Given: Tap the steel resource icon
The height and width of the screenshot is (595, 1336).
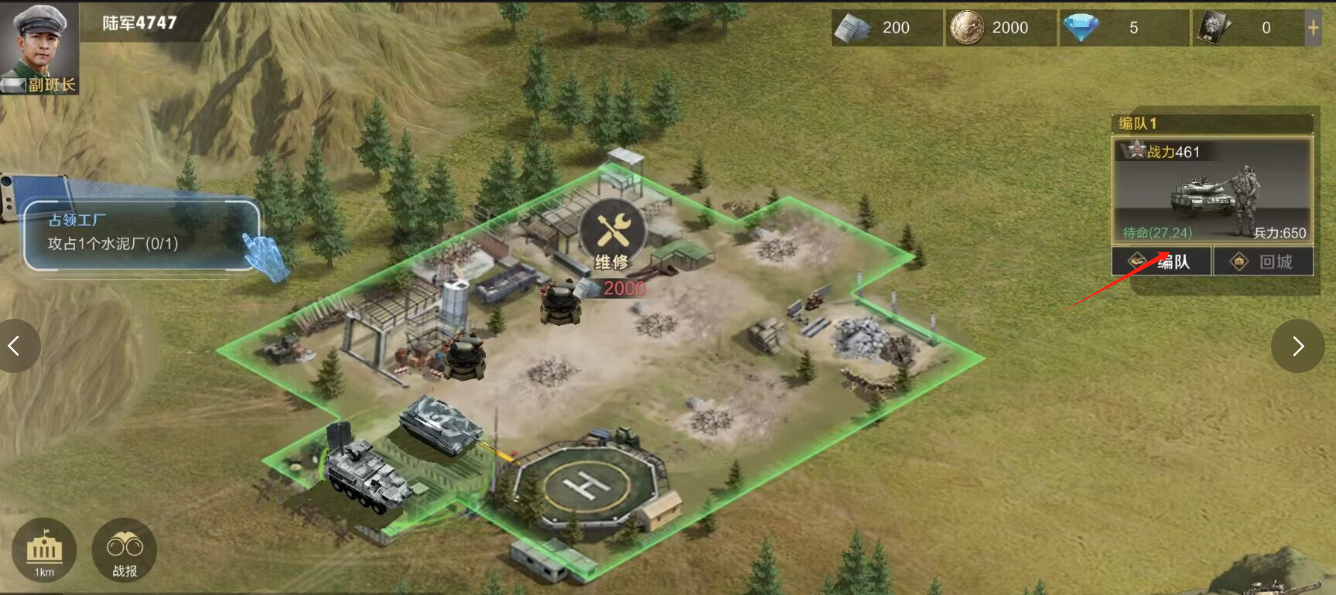Looking at the screenshot, I should pos(853,28).
